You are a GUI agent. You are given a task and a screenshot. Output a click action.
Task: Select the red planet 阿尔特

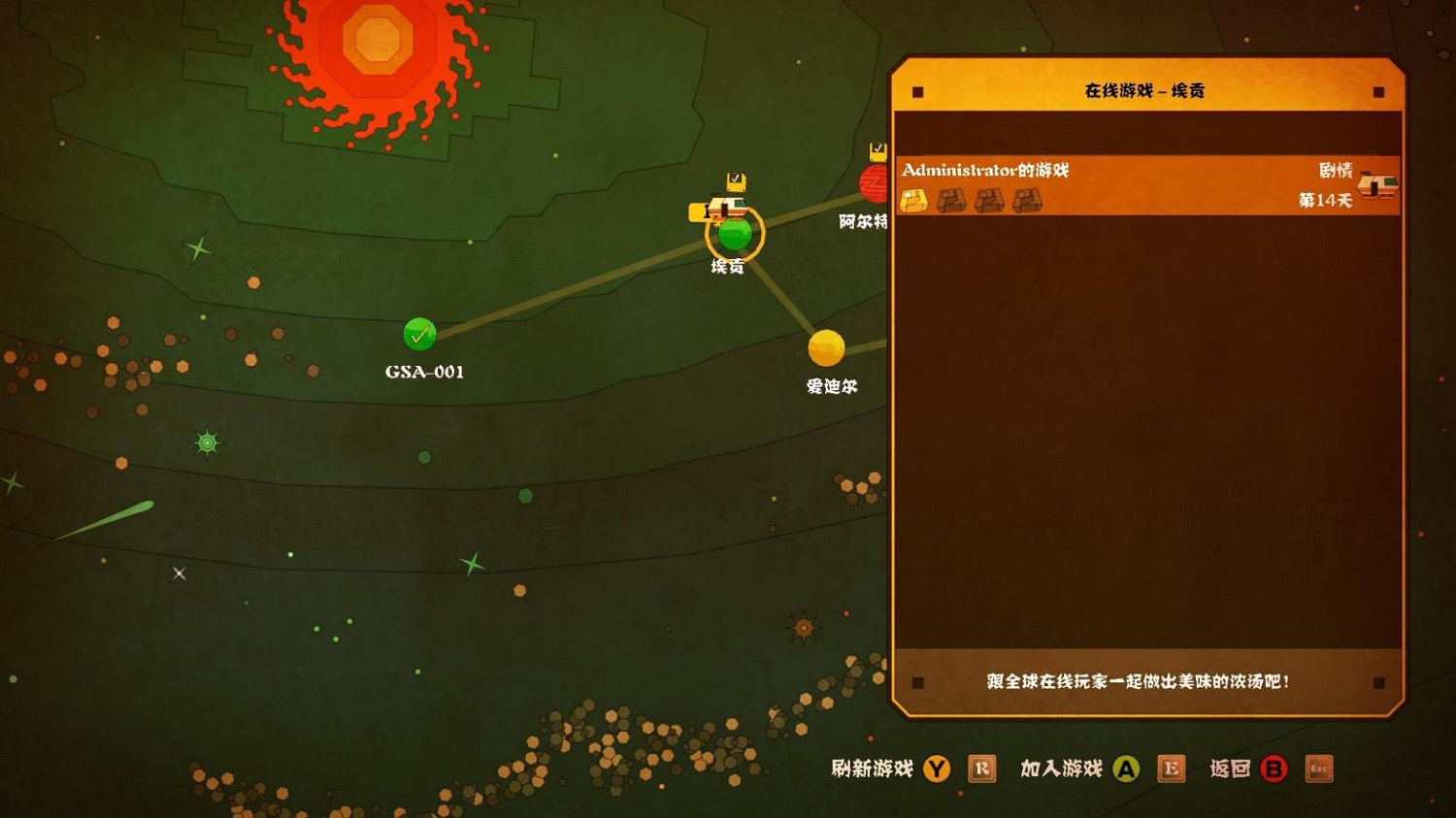pyautogui.click(x=872, y=184)
